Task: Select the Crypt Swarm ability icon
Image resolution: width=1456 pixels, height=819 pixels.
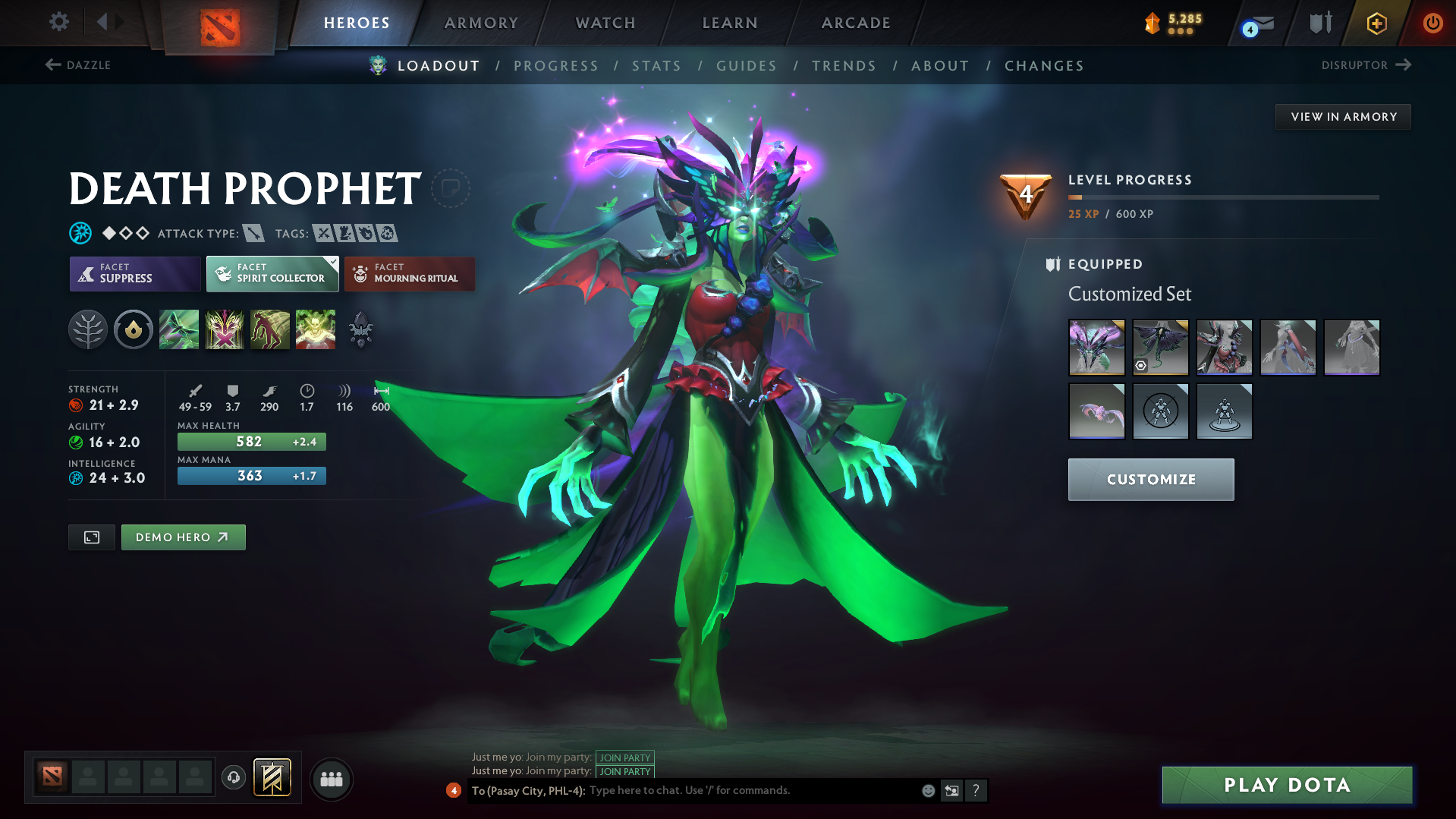Action: tap(179, 329)
